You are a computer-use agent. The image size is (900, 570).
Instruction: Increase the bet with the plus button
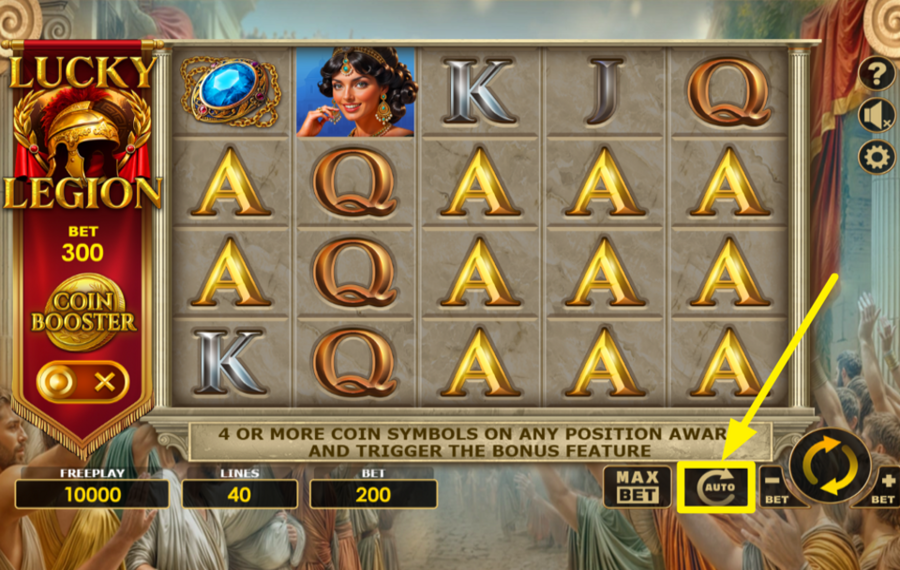(x=884, y=484)
